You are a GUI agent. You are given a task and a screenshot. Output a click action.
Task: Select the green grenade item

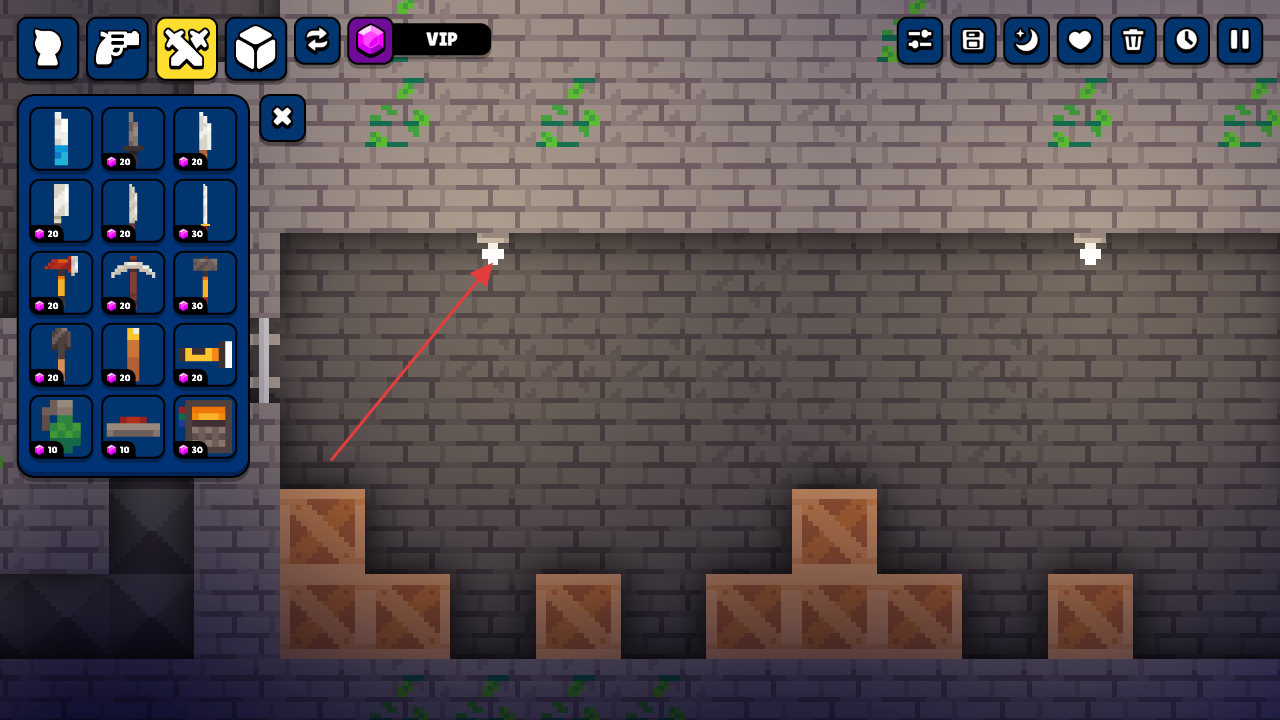click(61, 427)
